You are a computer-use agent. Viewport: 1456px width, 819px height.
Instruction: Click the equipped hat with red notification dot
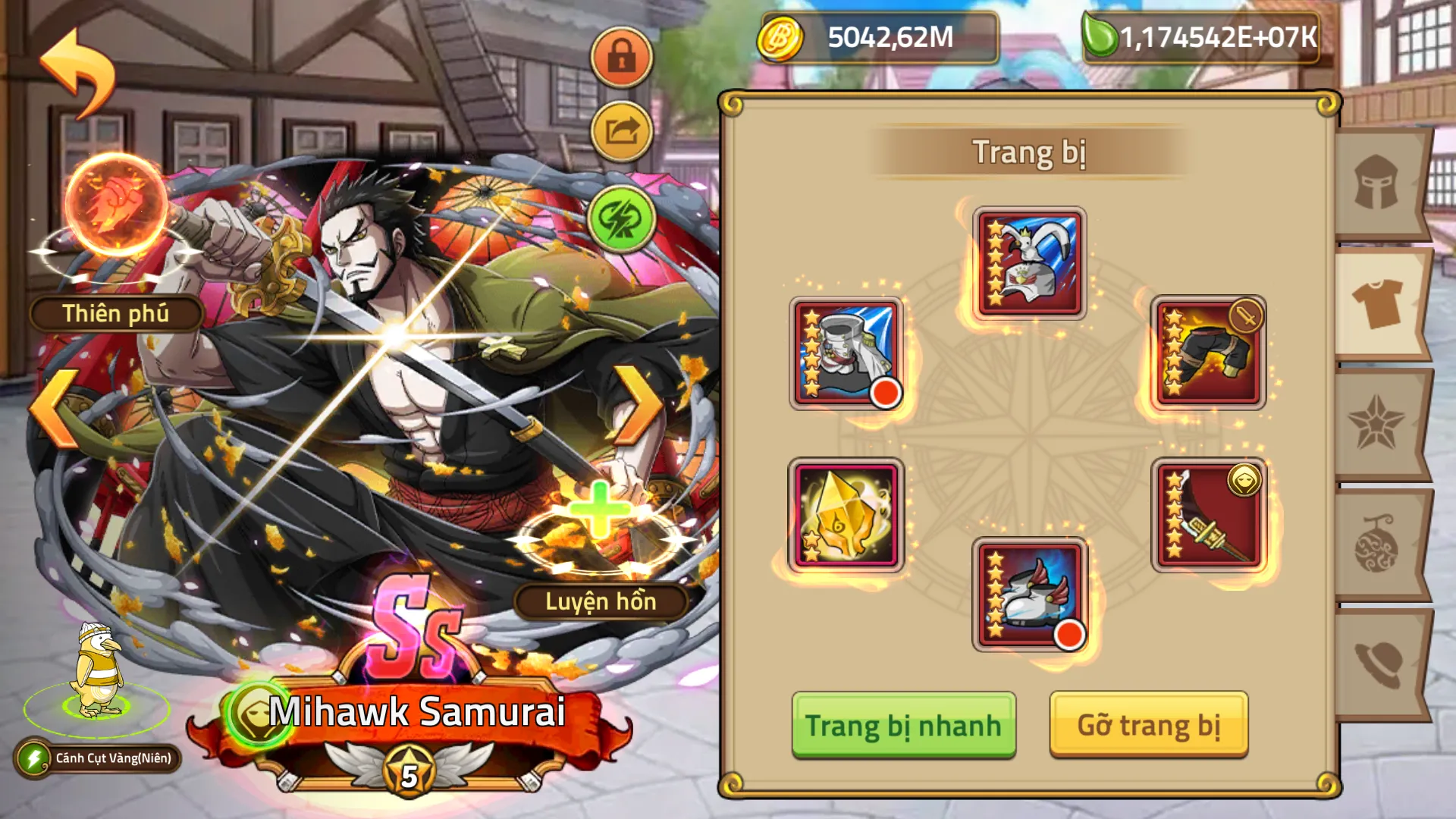pos(844,351)
